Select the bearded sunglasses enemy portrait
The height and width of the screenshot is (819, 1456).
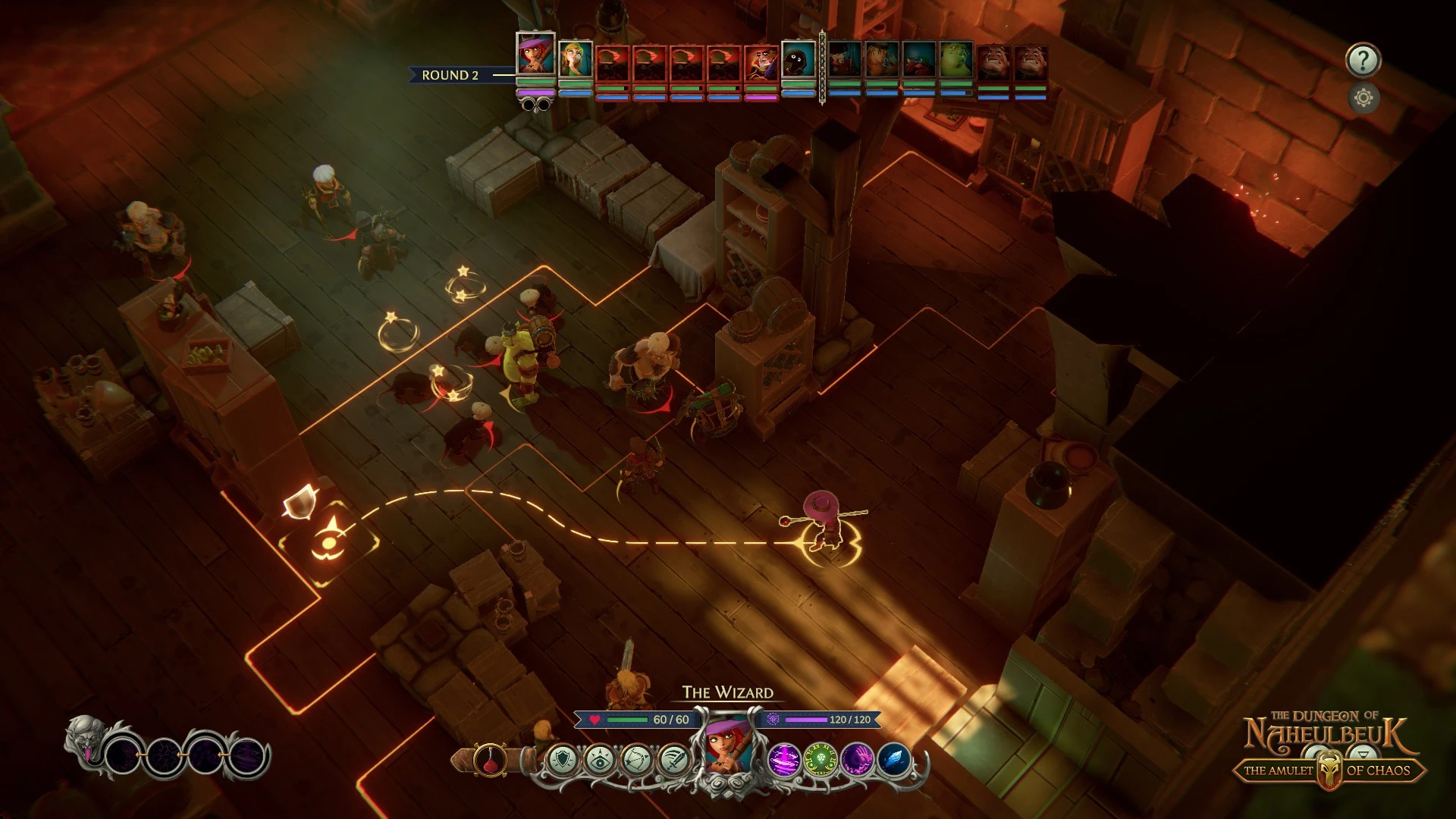[x=761, y=62]
